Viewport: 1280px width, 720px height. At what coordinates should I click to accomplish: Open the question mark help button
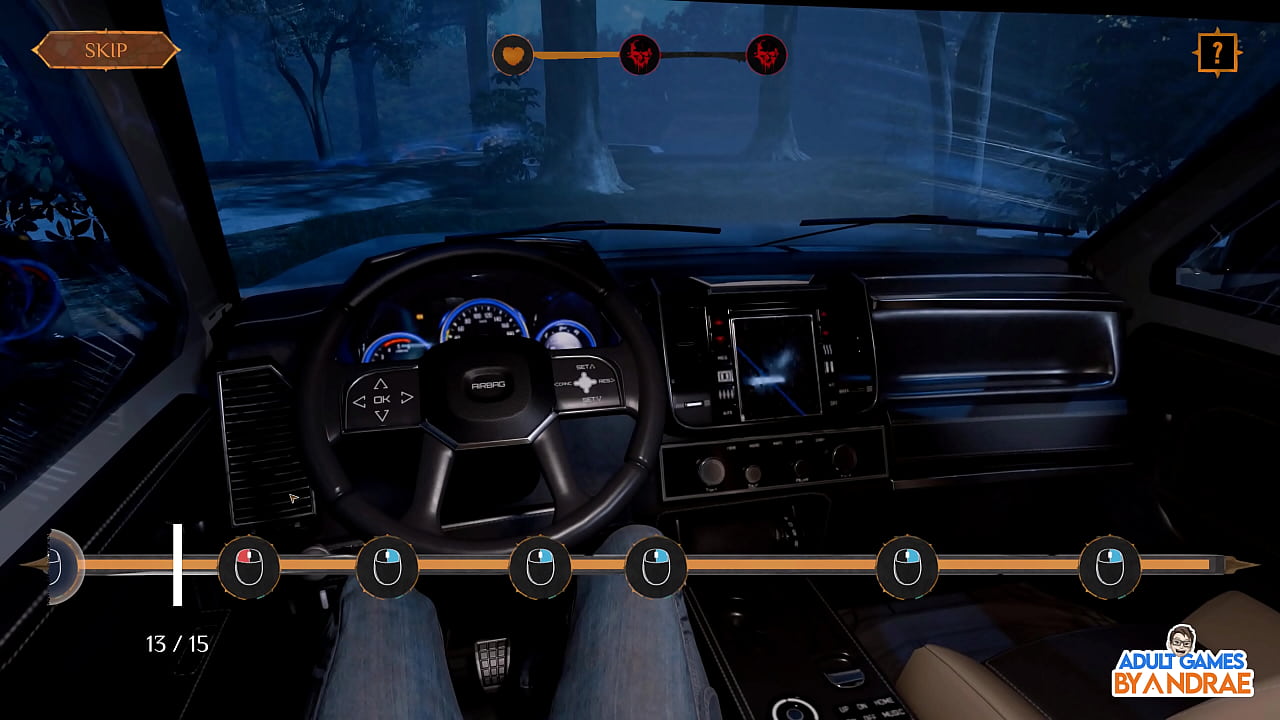click(x=1217, y=53)
